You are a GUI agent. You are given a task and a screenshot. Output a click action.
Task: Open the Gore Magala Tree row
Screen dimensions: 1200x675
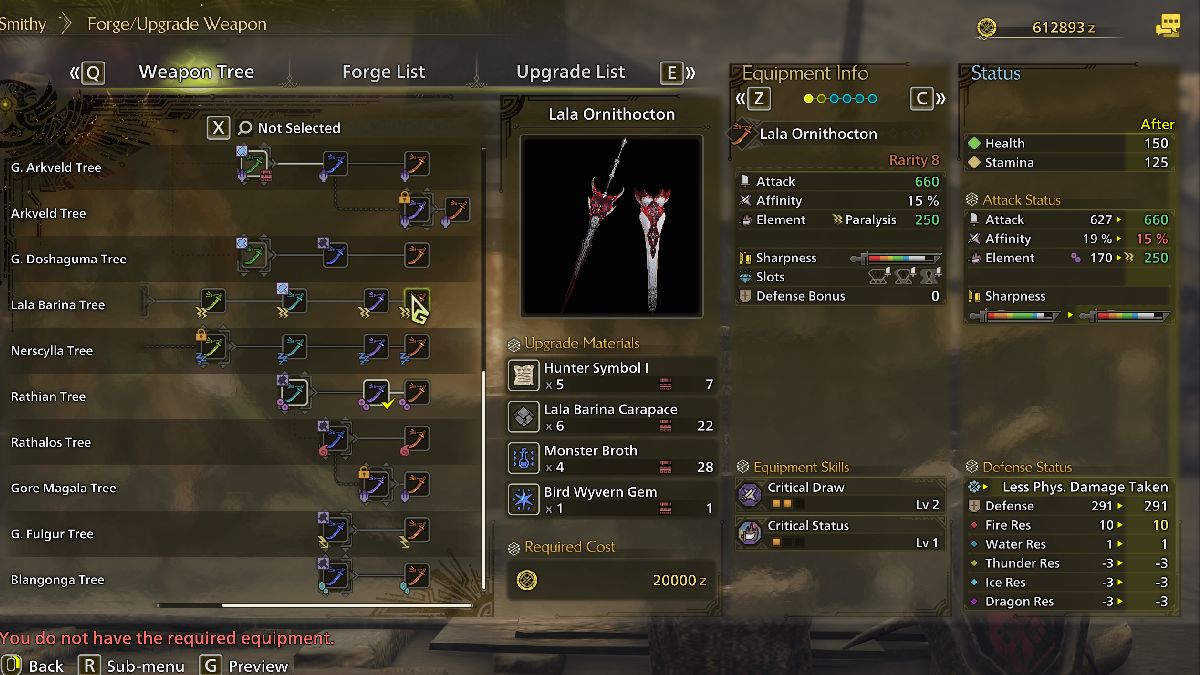click(64, 489)
